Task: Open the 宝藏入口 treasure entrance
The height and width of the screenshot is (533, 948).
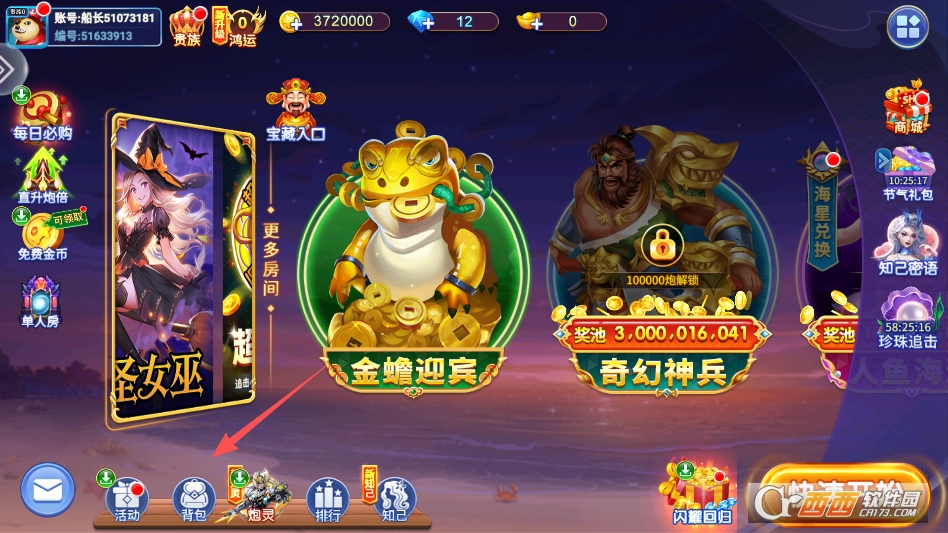Action: (296, 110)
